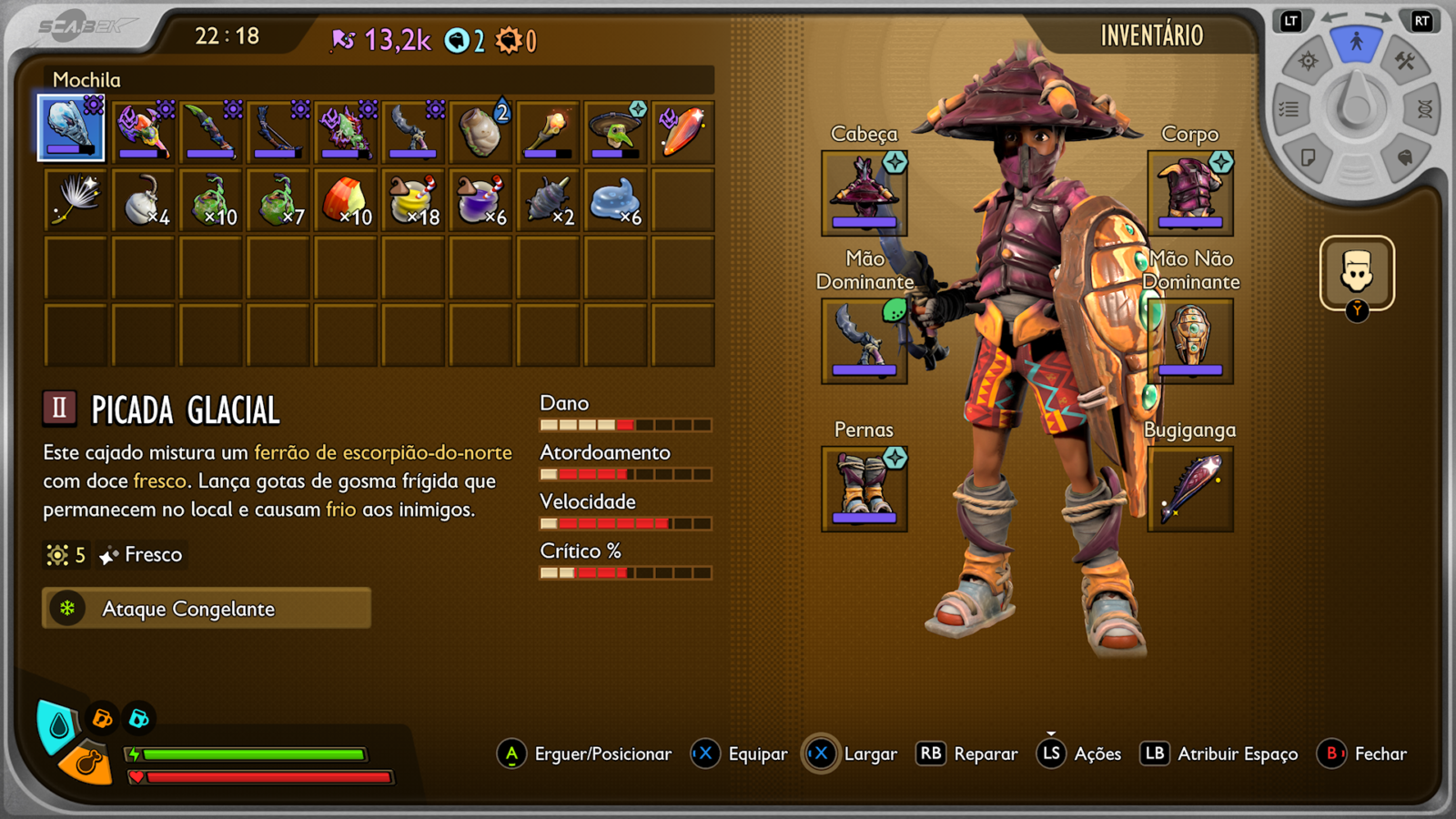Screen dimensions: 1456x819
Task: Select the blue water mug icon
Action: coord(138,717)
